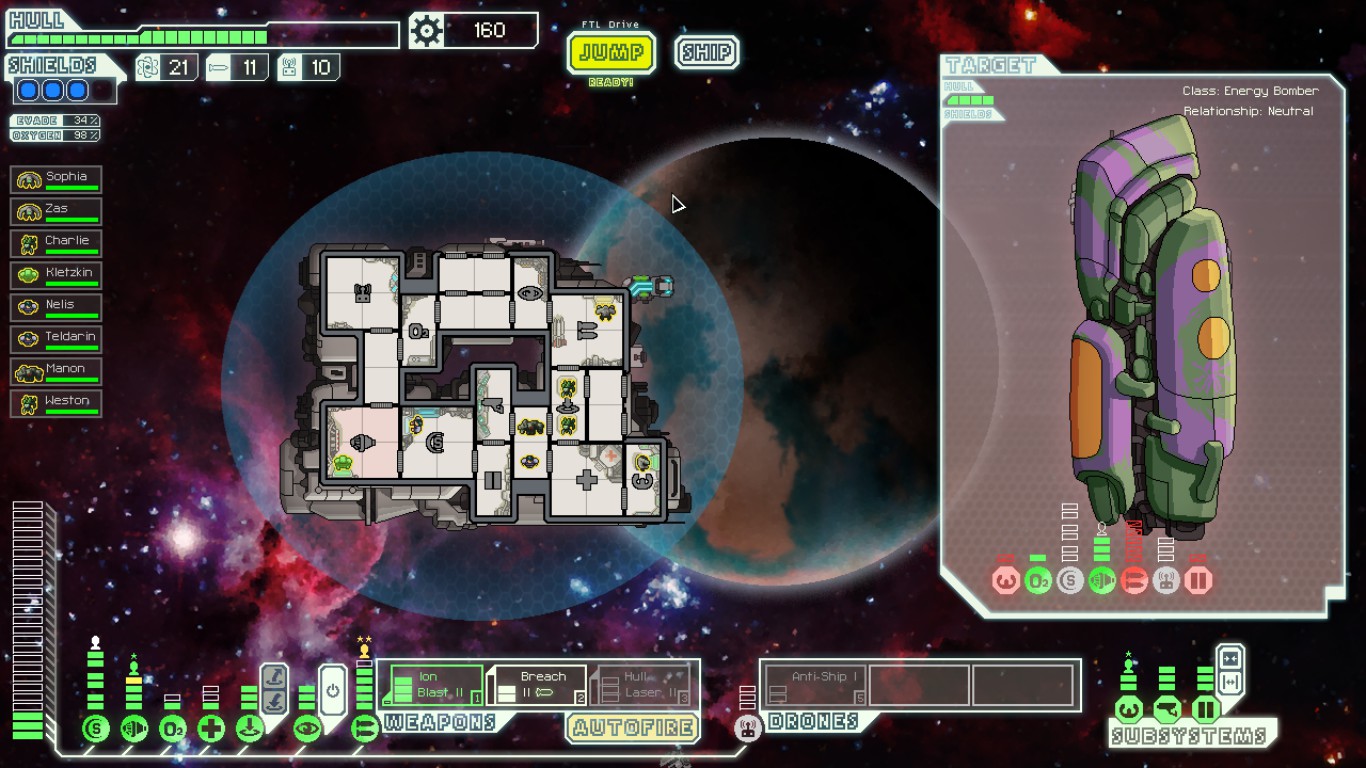This screenshot has width=1366, height=768.
Task: Choose Teldarin from the crew list
Action: 56,340
